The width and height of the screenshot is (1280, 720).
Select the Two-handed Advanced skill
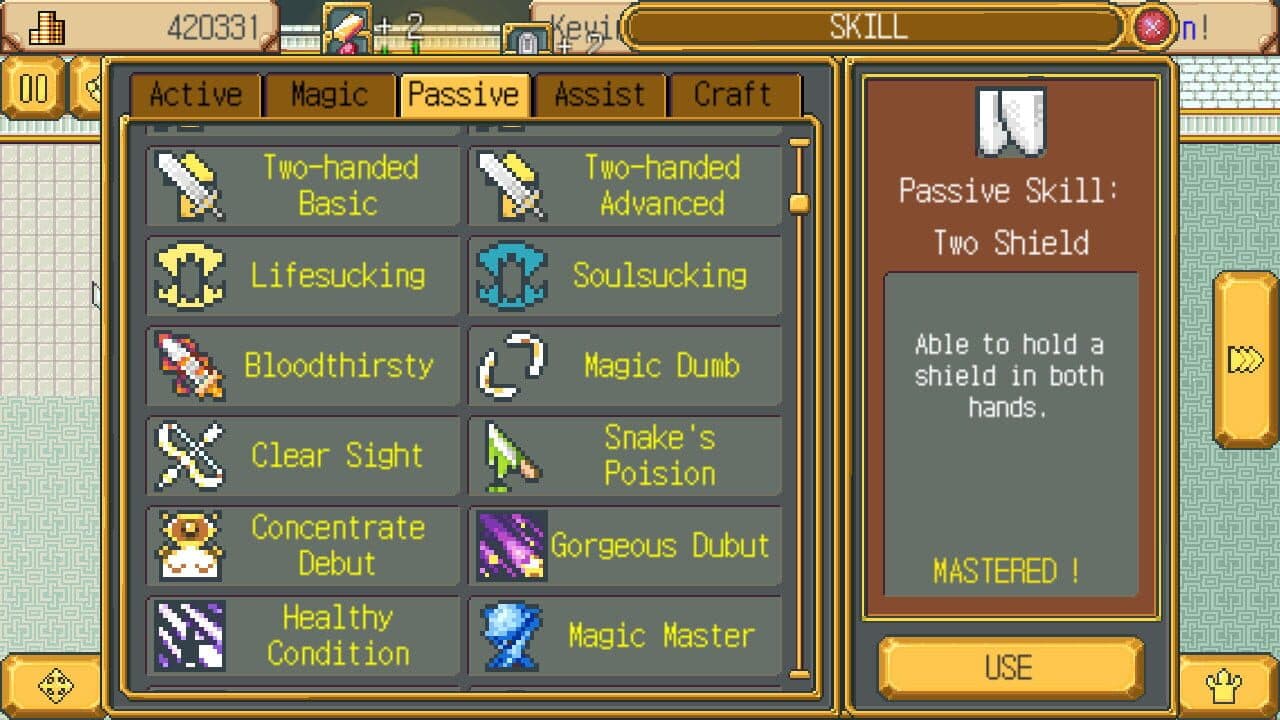[x=624, y=185]
